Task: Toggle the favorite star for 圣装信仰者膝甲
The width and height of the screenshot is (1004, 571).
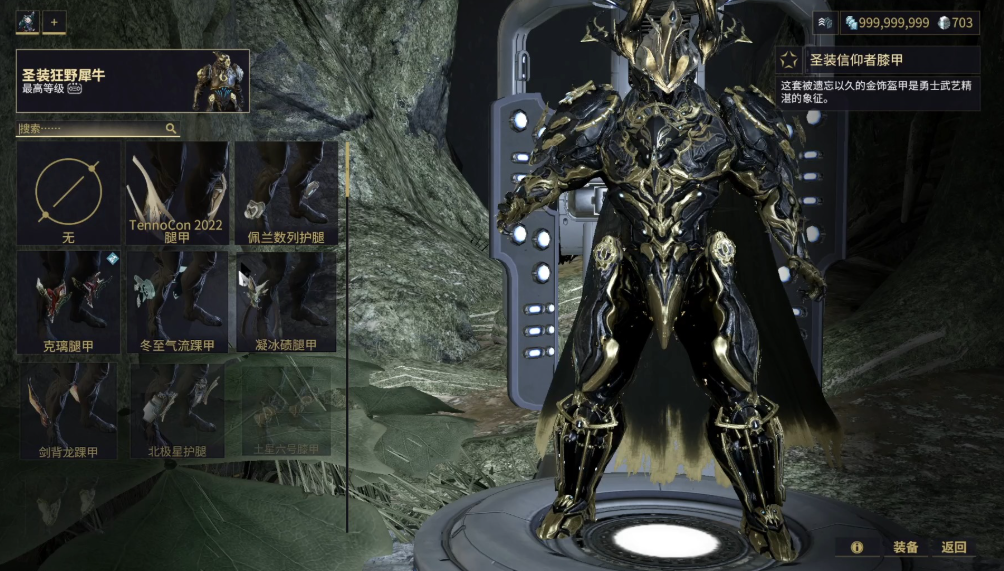Action: pyautogui.click(x=789, y=60)
